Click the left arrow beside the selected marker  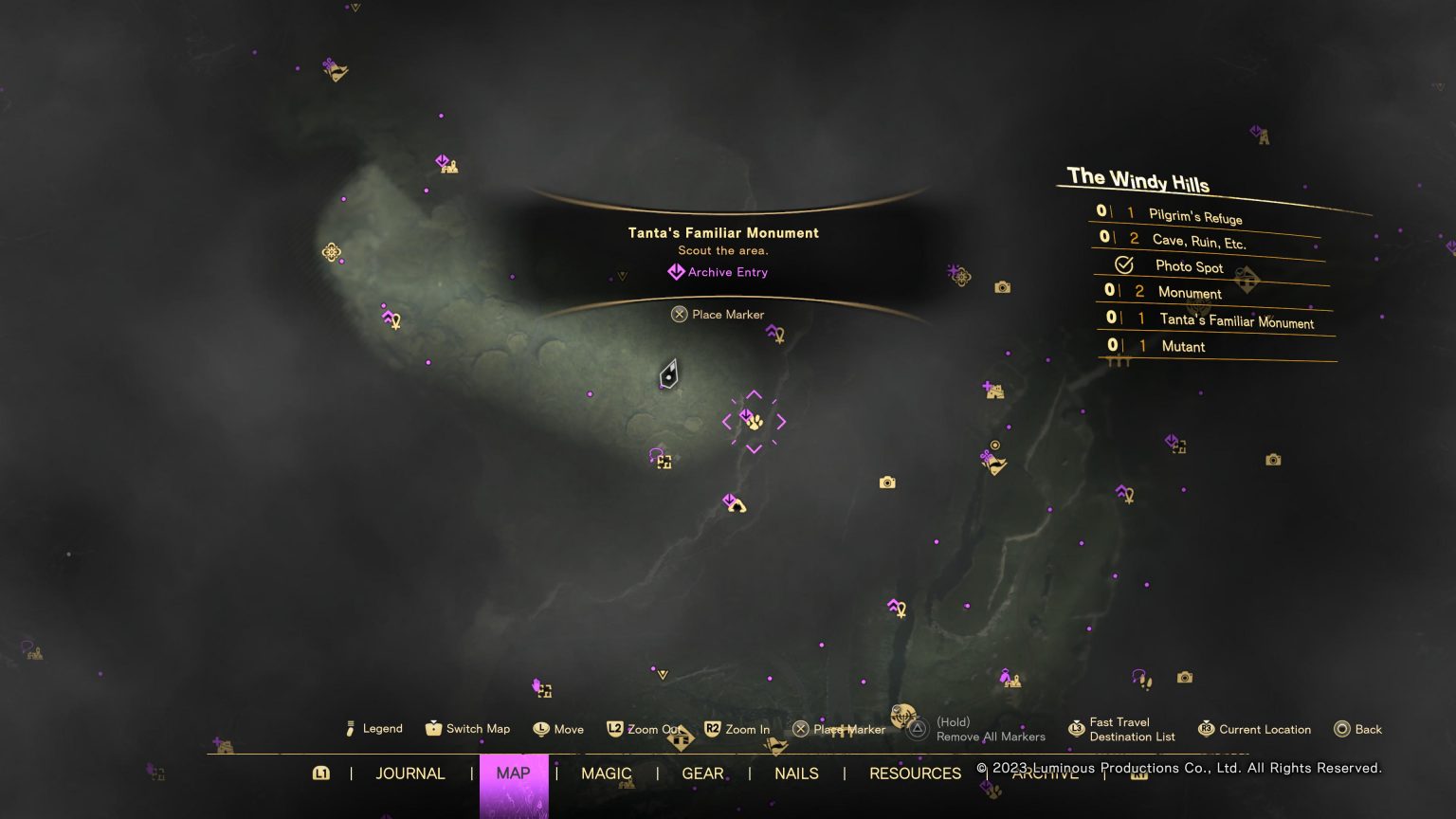(728, 420)
